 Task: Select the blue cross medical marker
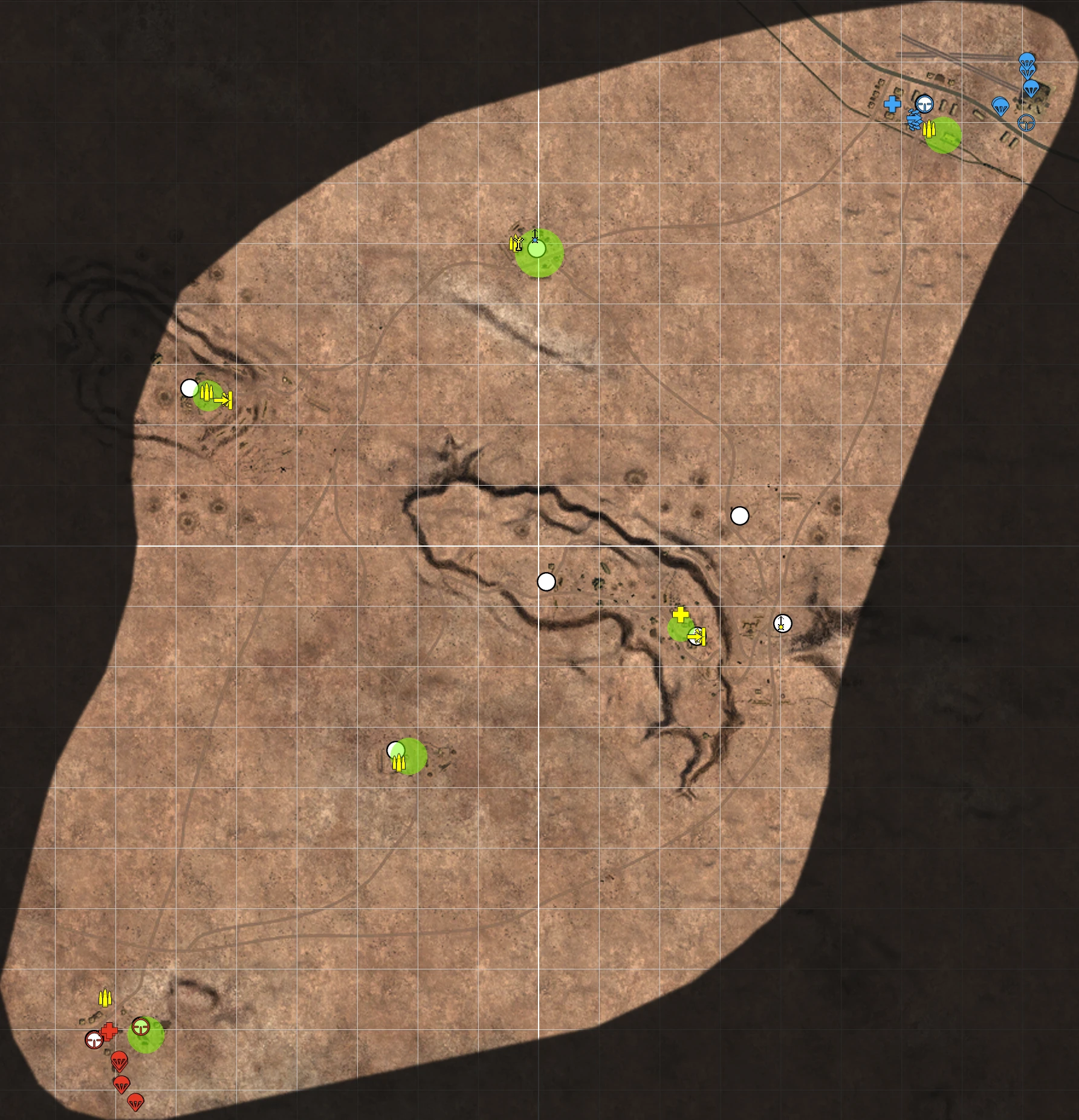tap(892, 105)
